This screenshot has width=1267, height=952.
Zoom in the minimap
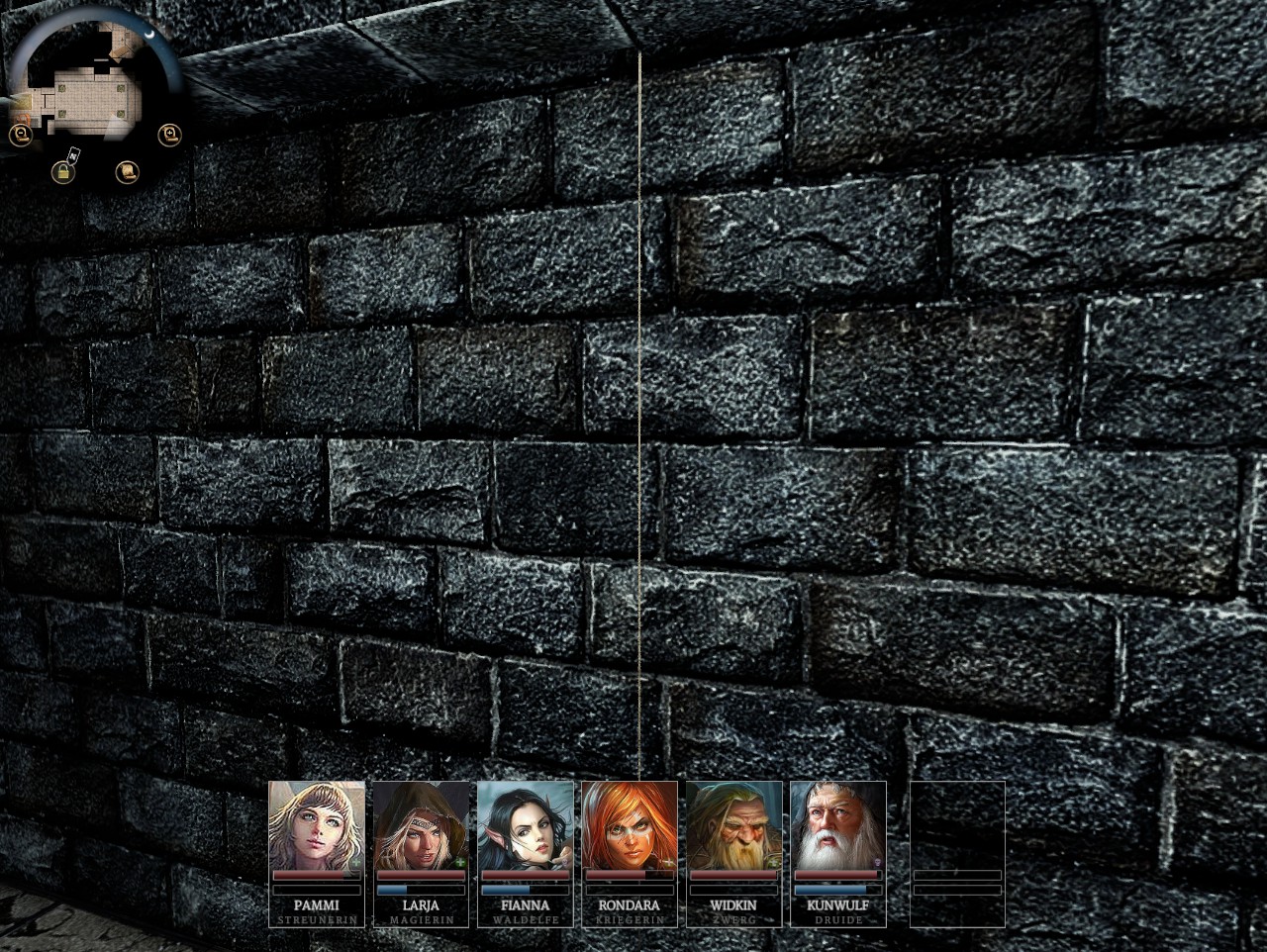pos(171,134)
